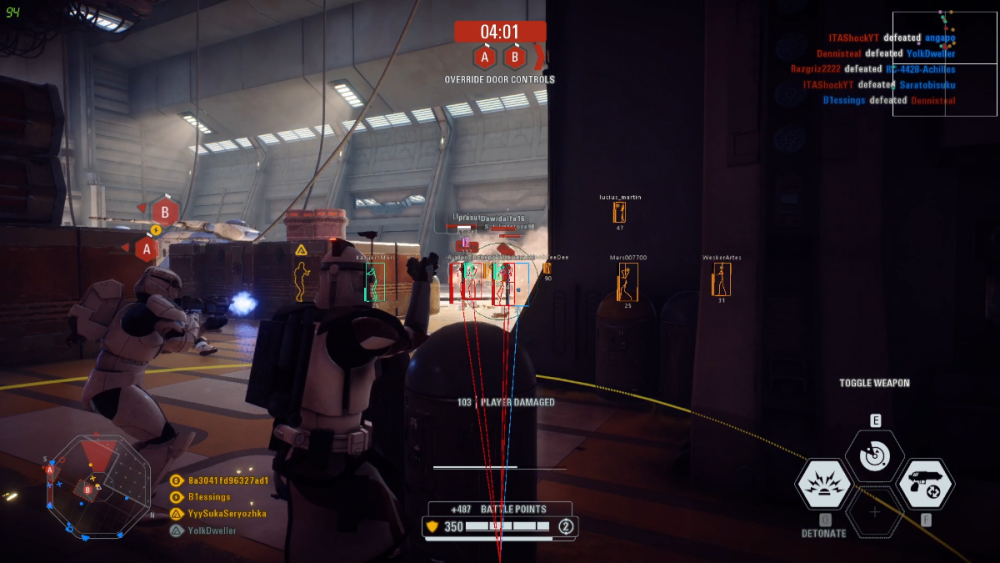Click the overlay radar box at top-right
This screenshot has height=563, width=1000.
[x=944, y=62]
